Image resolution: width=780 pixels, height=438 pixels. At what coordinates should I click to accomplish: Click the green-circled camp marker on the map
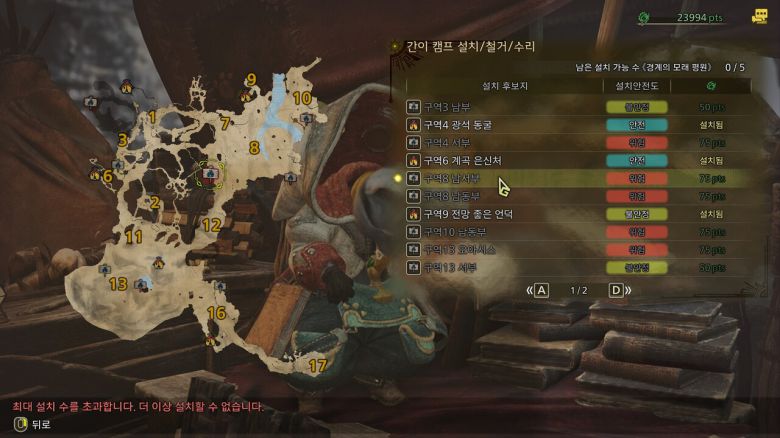coord(210,173)
